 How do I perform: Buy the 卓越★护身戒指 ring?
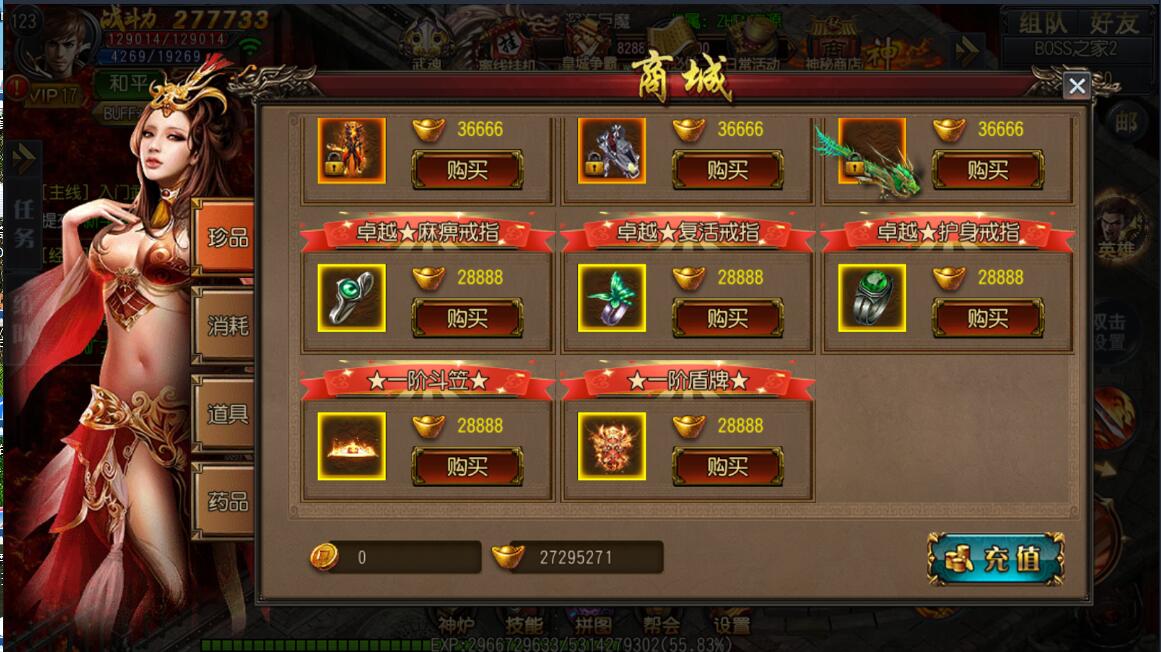987,319
